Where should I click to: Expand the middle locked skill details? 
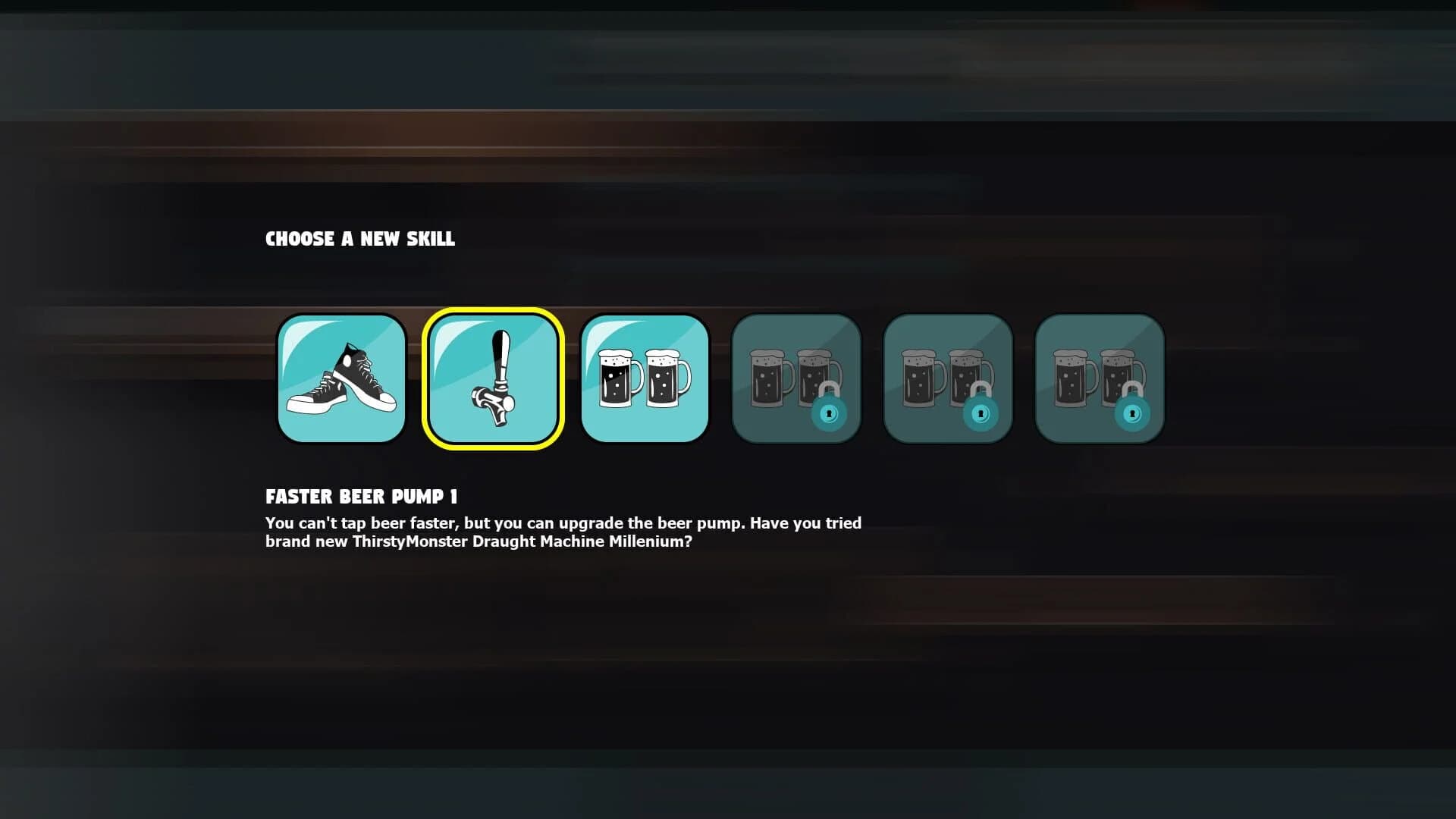948,378
